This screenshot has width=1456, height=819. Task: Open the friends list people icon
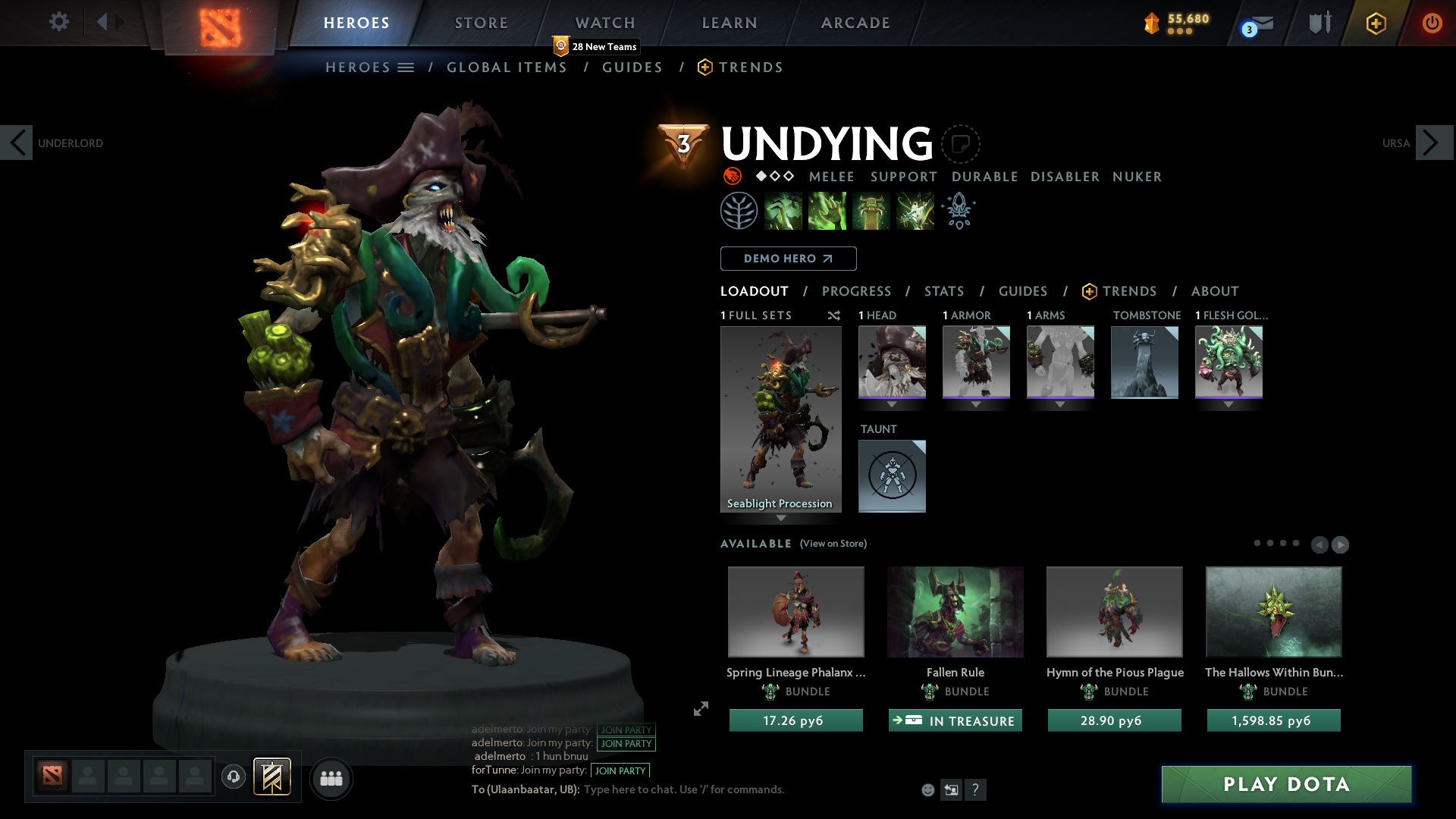click(331, 779)
